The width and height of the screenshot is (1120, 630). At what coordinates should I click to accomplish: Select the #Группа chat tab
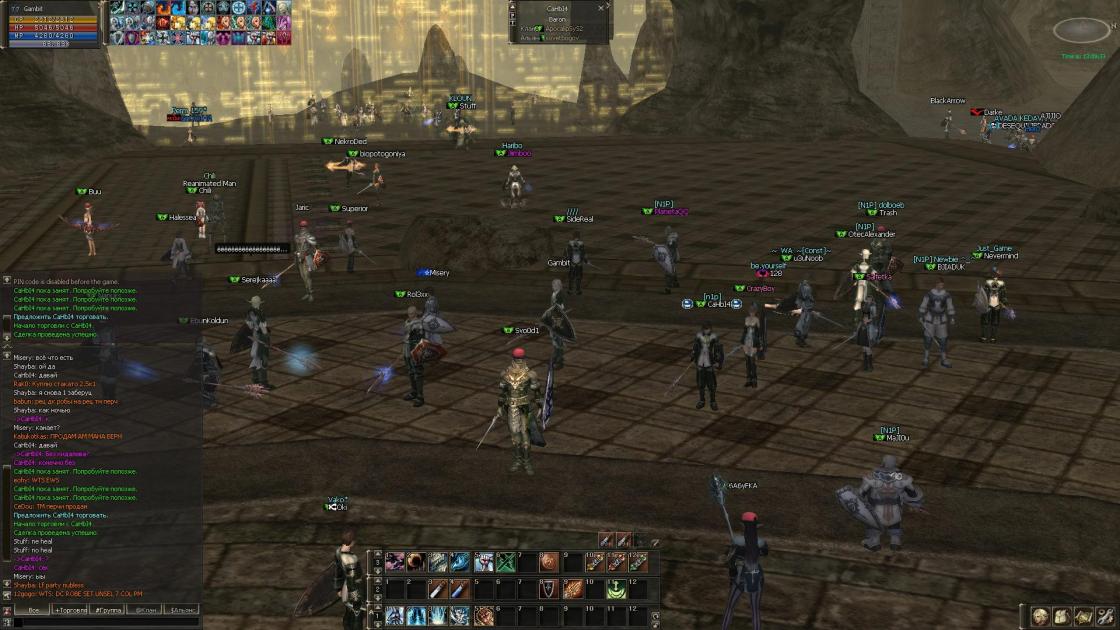click(x=108, y=609)
